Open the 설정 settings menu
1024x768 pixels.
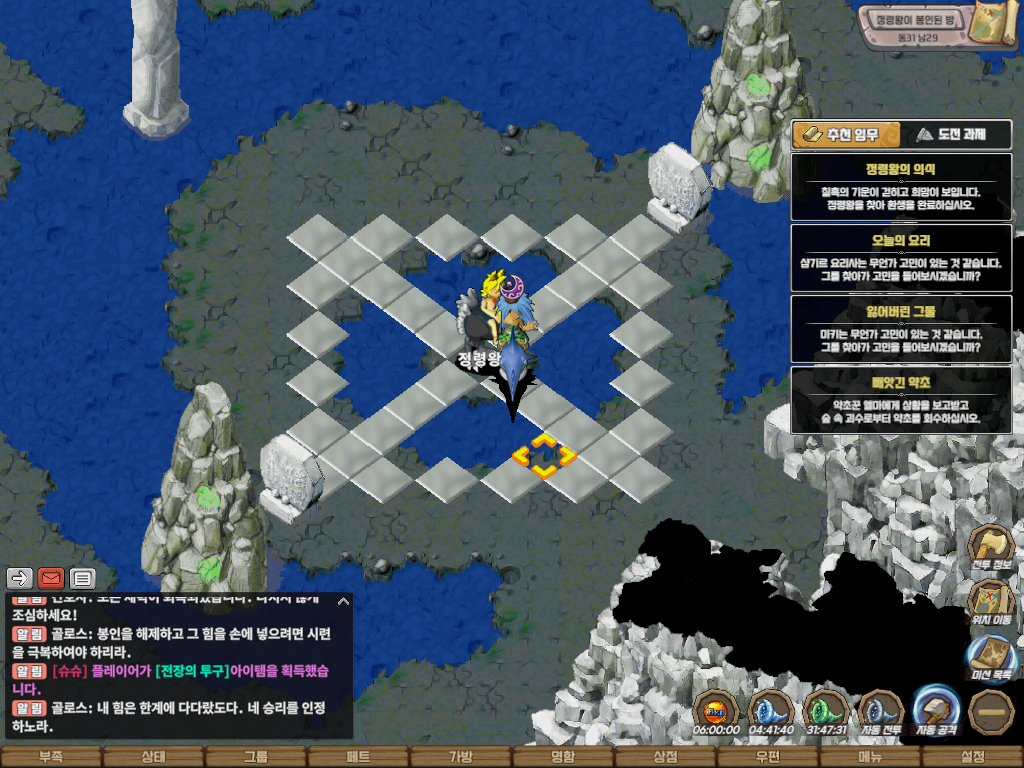pyautogui.click(x=972, y=757)
